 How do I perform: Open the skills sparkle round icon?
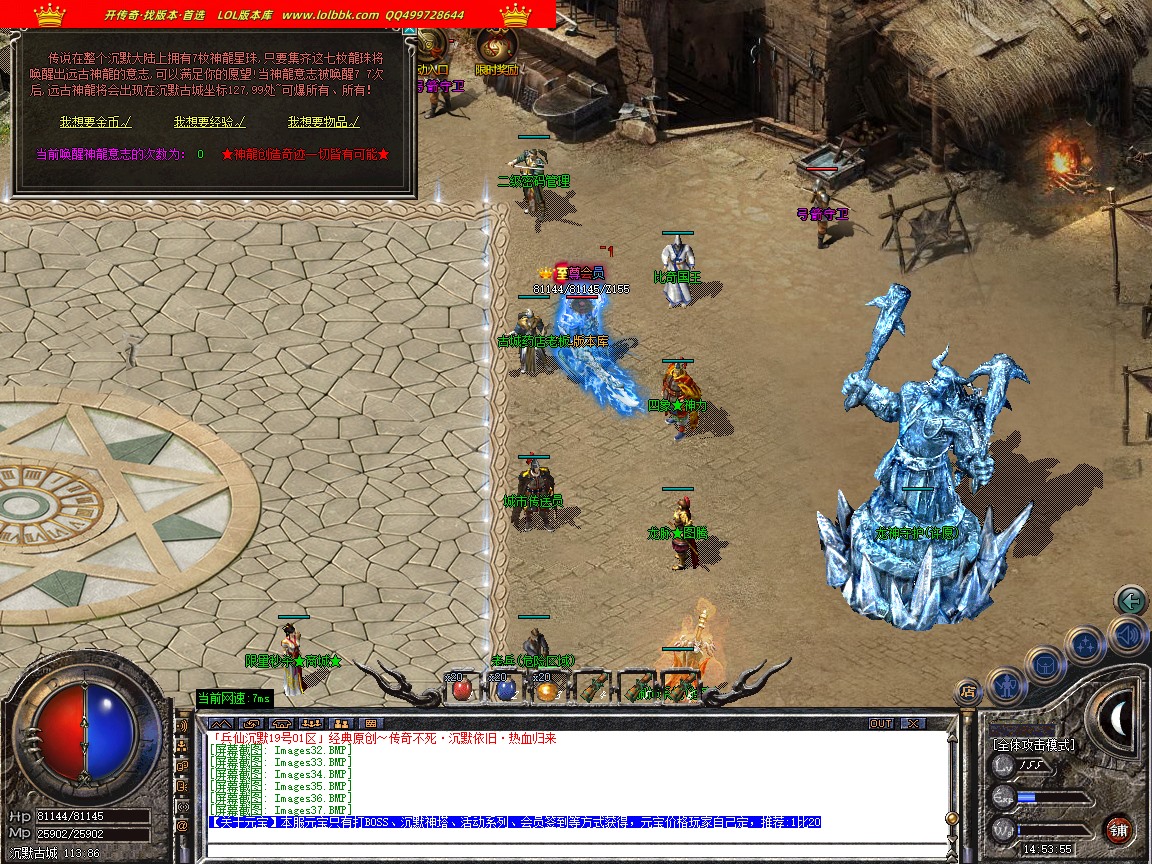[x=1085, y=645]
